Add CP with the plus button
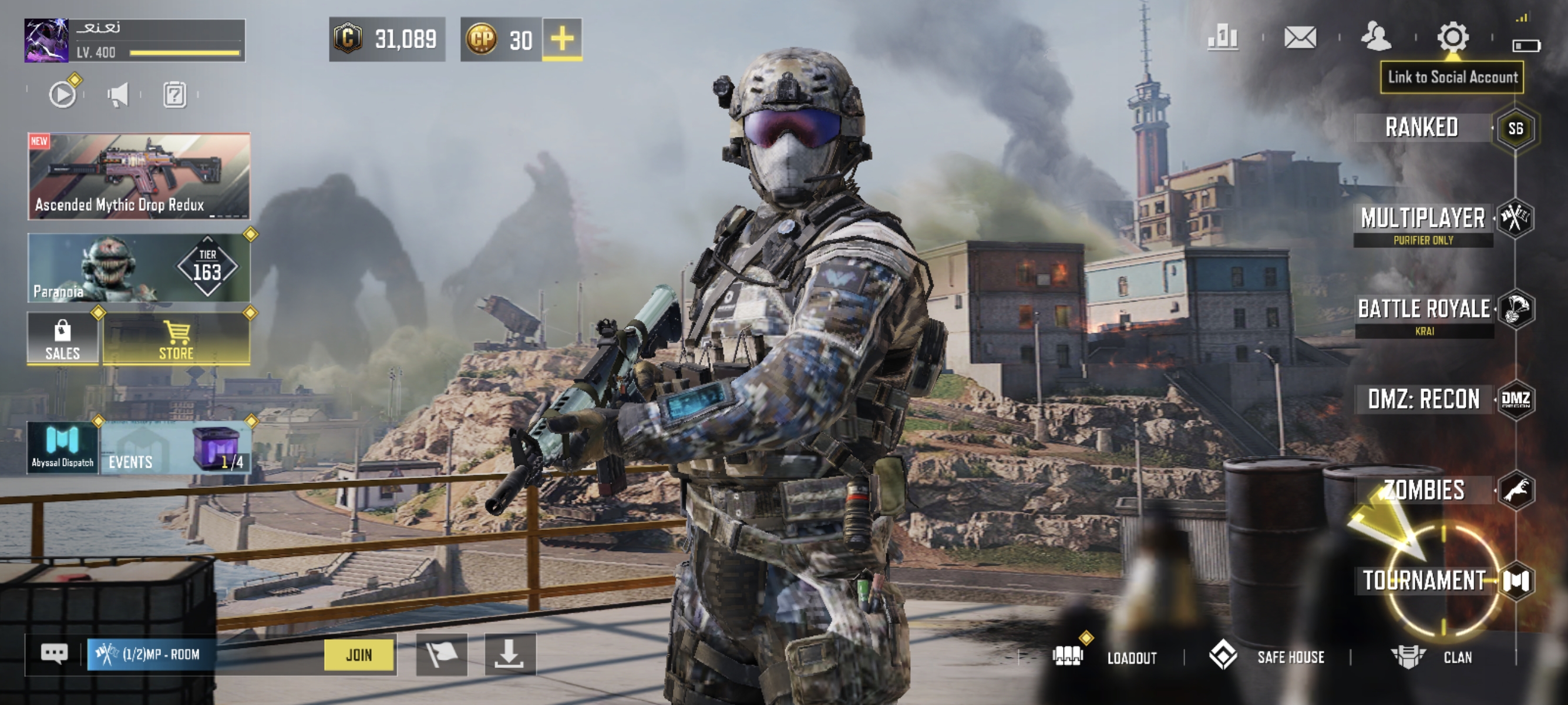 (x=562, y=39)
